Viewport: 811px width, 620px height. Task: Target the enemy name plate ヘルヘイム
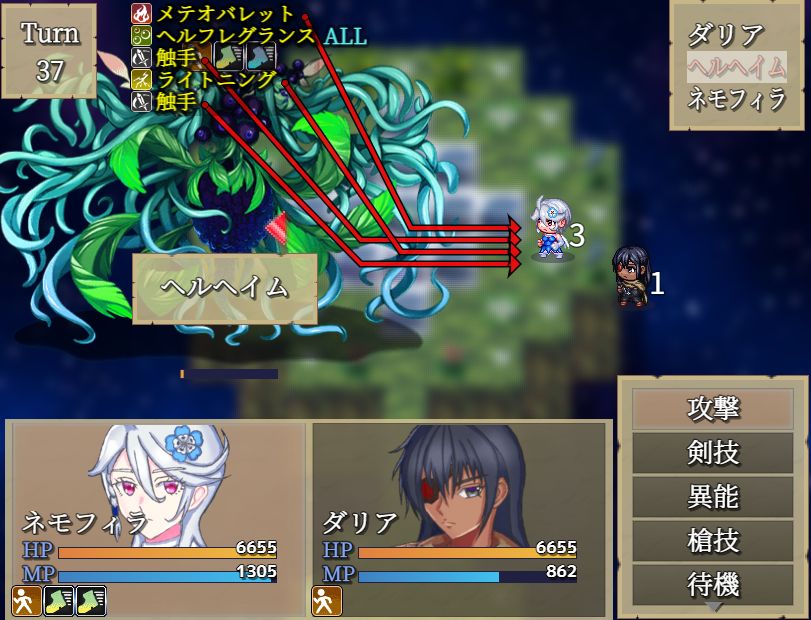click(x=225, y=288)
